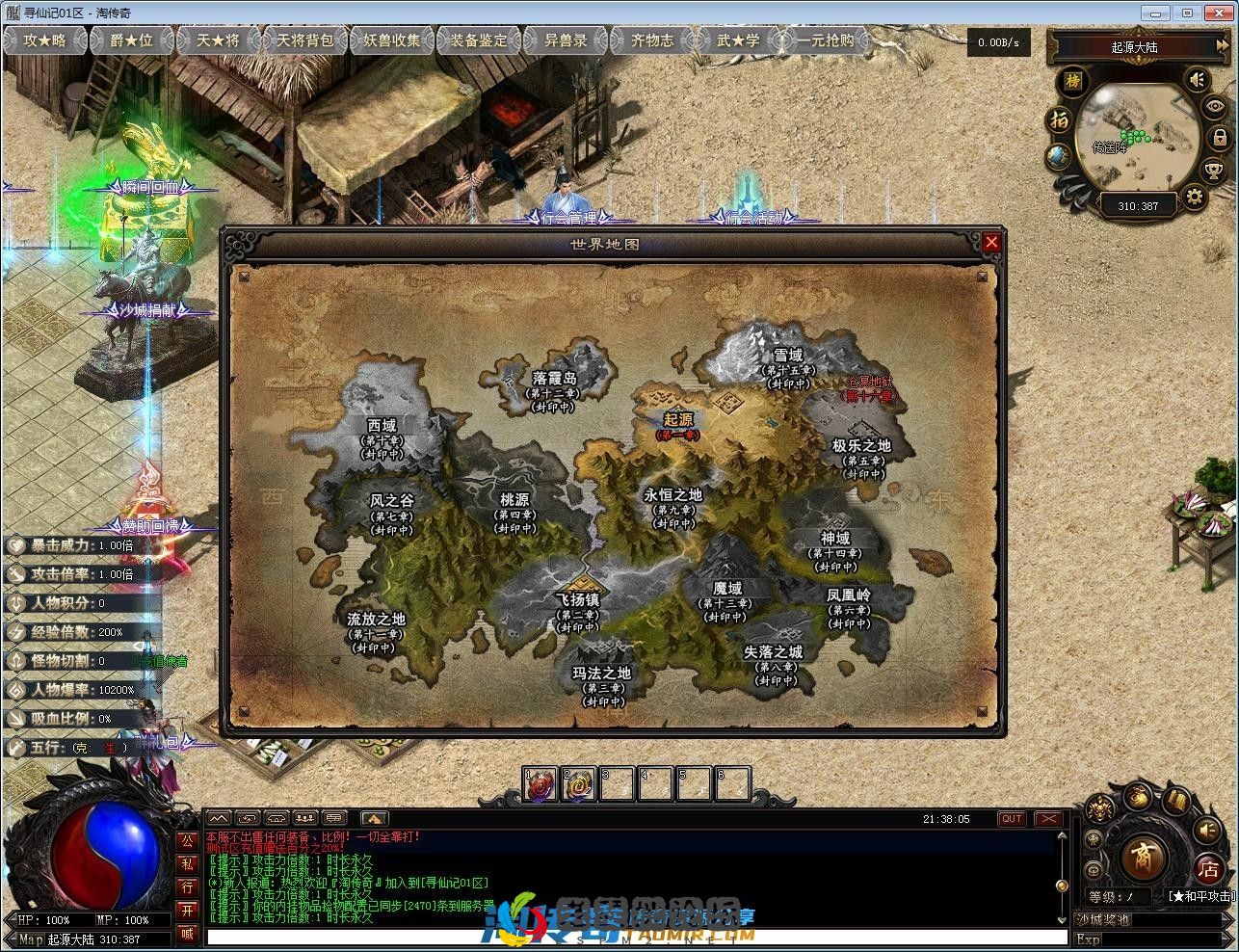Image resolution: width=1239 pixels, height=952 pixels.
Task: Open the 一元抢购 purchase menu
Action: (825, 40)
